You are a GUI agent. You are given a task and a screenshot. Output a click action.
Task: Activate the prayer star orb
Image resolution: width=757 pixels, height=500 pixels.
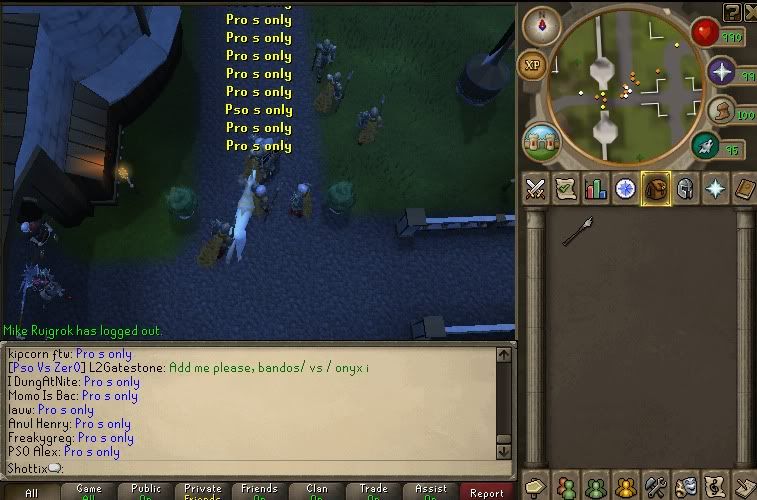(722, 72)
